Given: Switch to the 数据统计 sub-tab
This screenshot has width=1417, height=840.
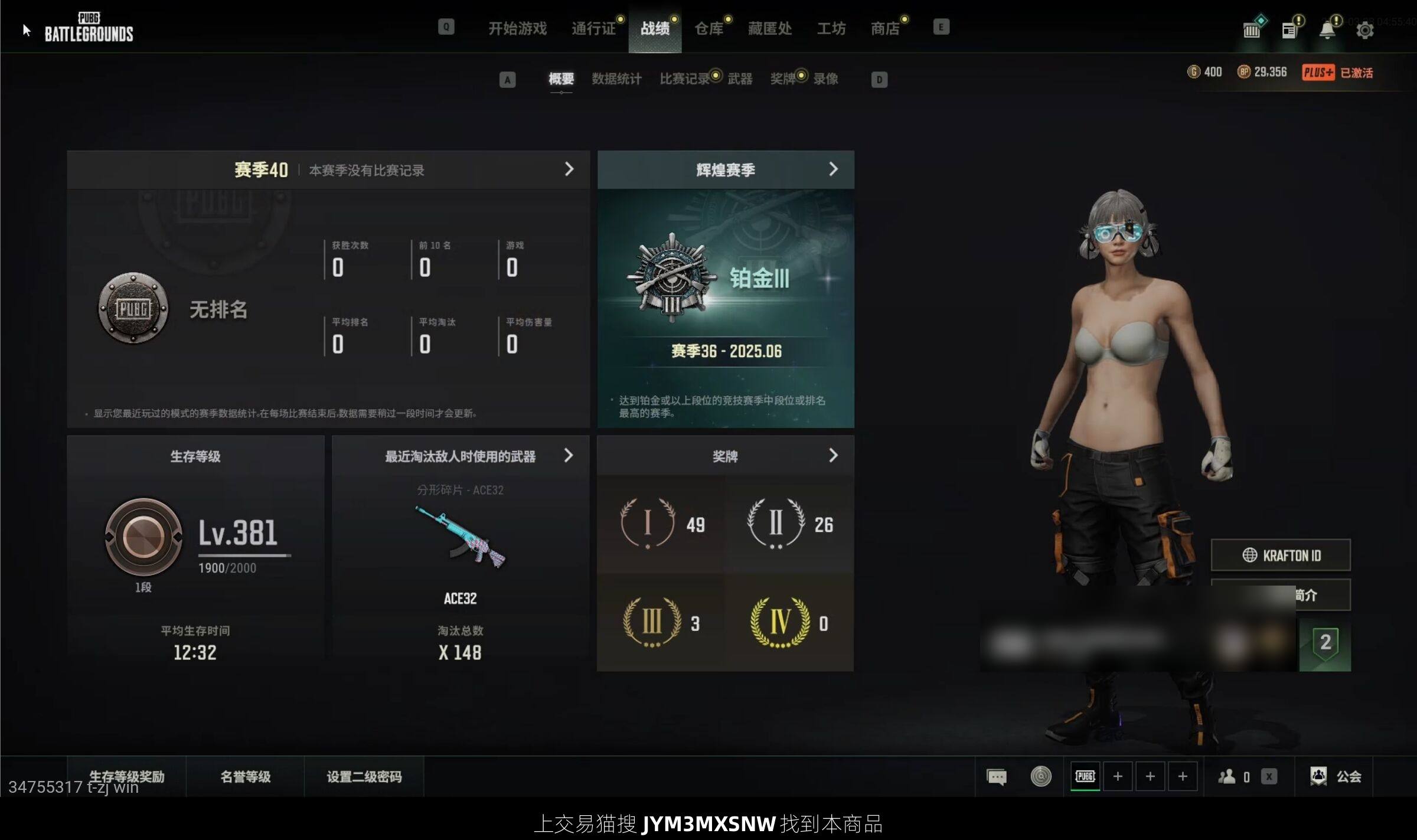Looking at the screenshot, I should [x=616, y=79].
